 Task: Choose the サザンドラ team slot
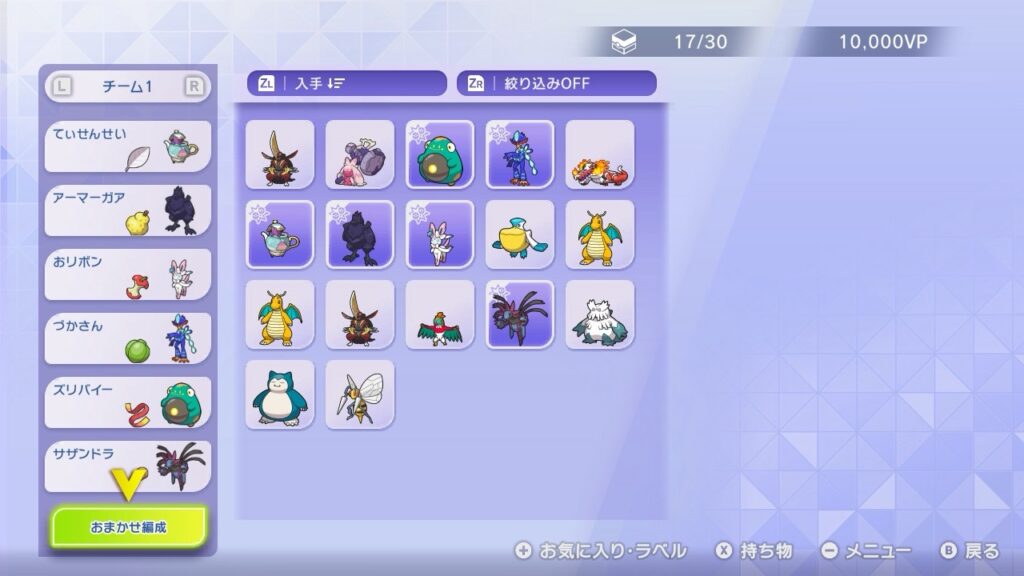[x=128, y=466]
